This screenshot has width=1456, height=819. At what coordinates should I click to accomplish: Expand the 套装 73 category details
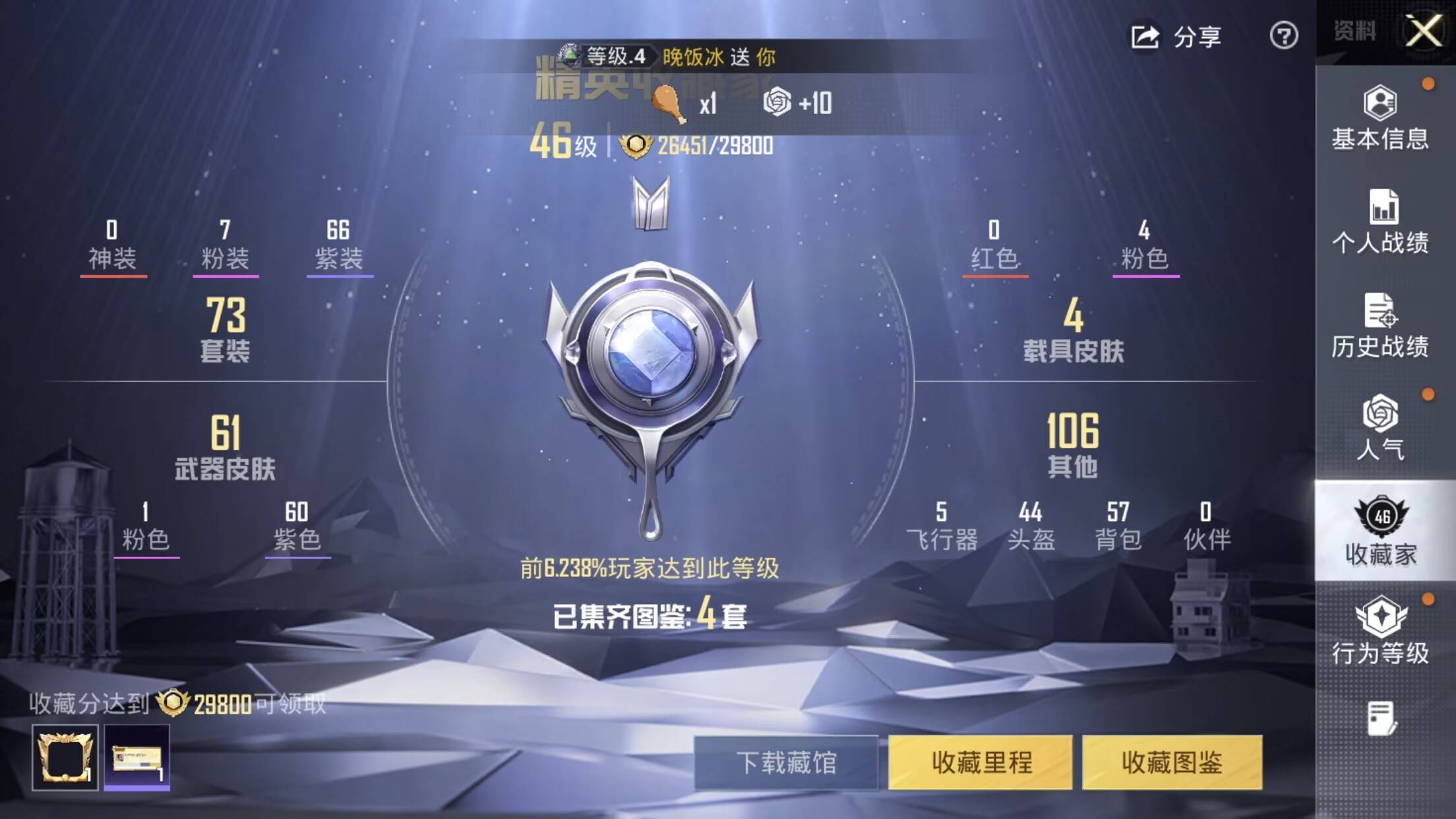tap(227, 330)
